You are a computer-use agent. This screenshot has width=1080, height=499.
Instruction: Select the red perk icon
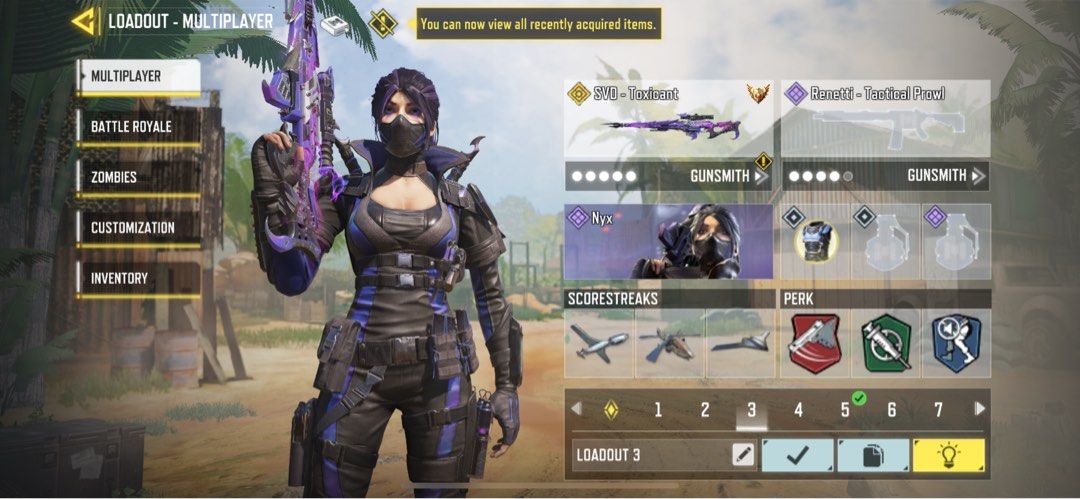[815, 343]
